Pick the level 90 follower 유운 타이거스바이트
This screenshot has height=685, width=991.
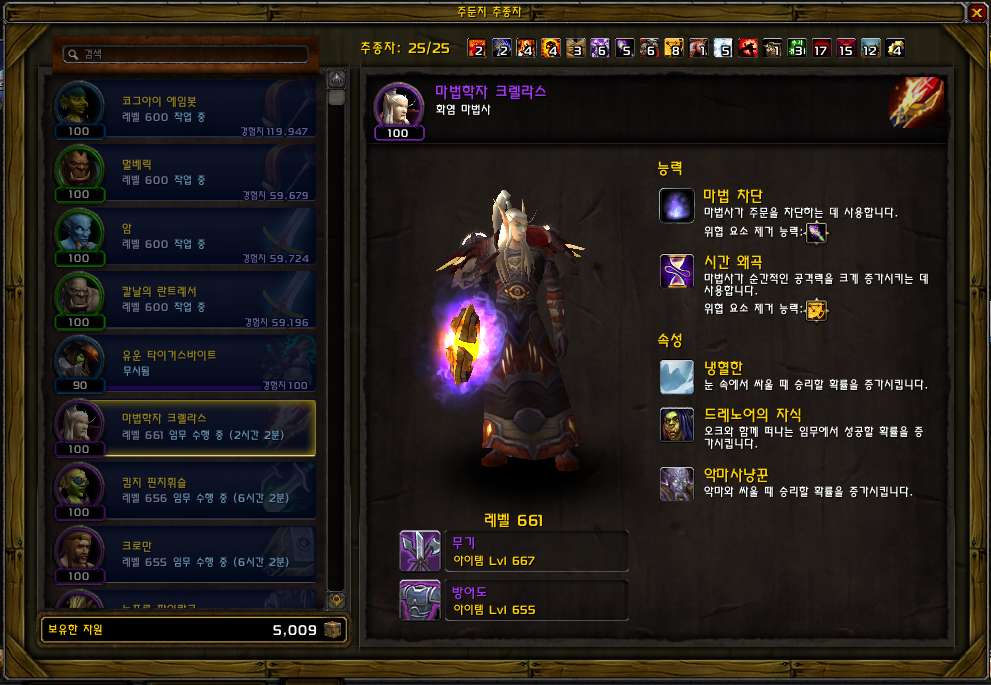(185, 364)
